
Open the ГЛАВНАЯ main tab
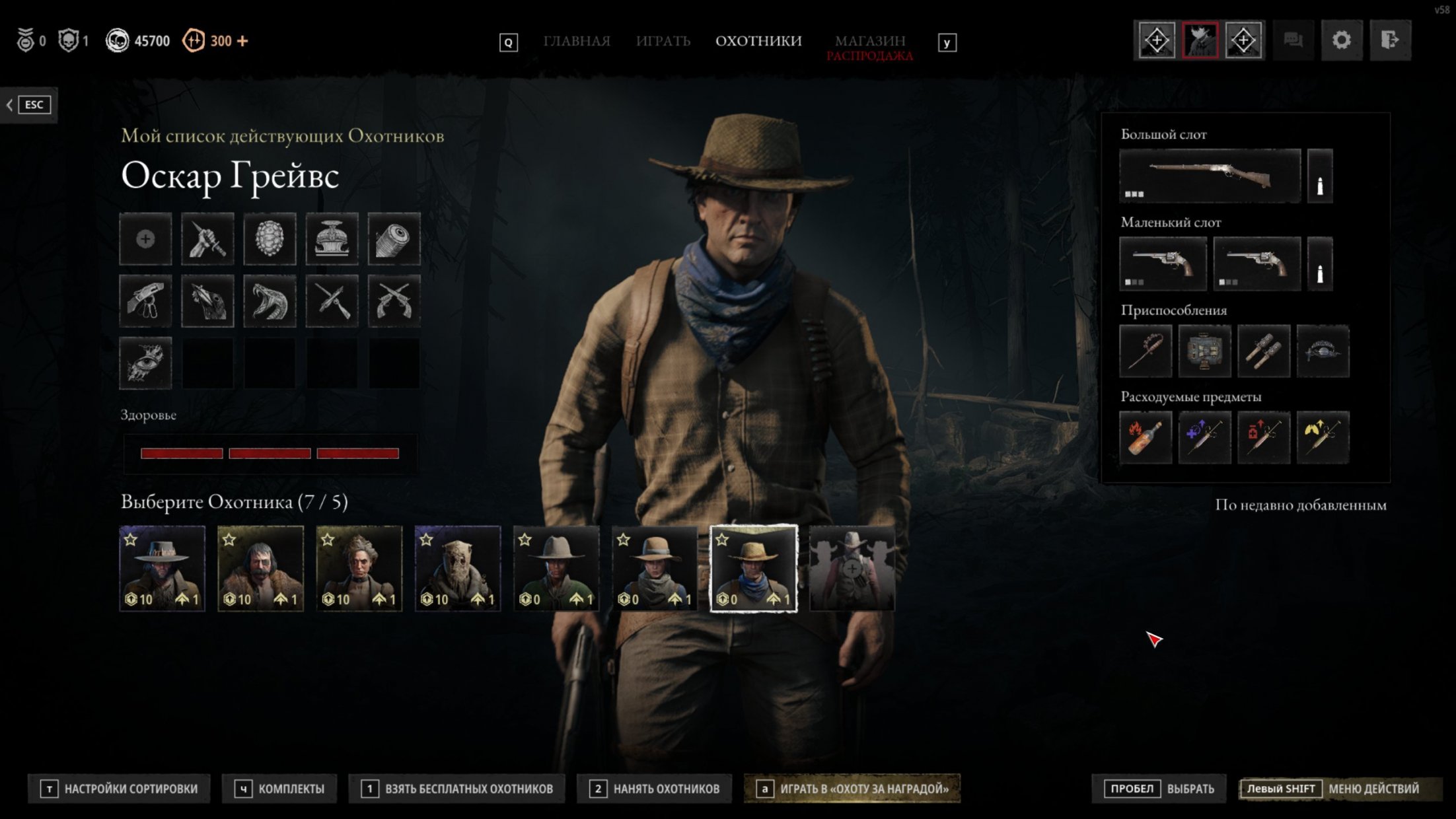tap(576, 41)
